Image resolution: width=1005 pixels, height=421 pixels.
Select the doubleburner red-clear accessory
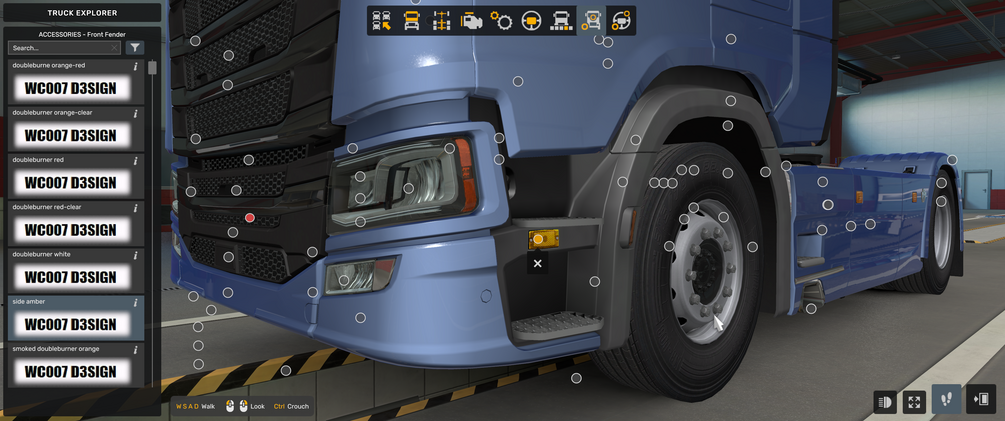click(x=71, y=230)
